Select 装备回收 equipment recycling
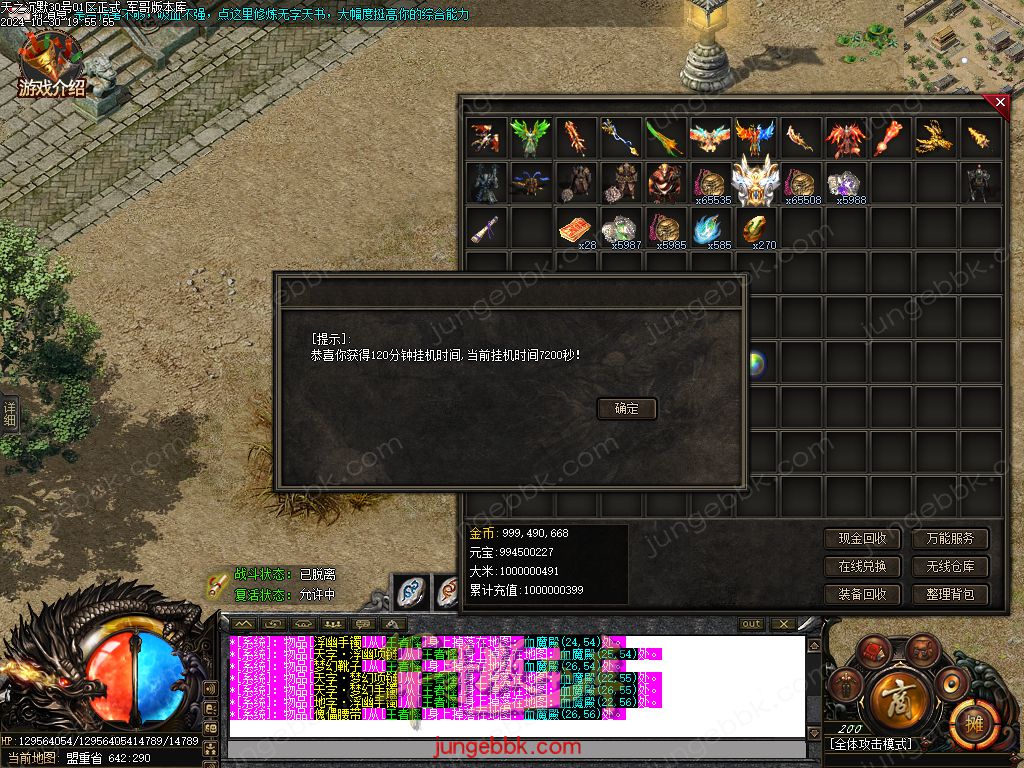Screen dimensions: 1024x768 pos(862,594)
